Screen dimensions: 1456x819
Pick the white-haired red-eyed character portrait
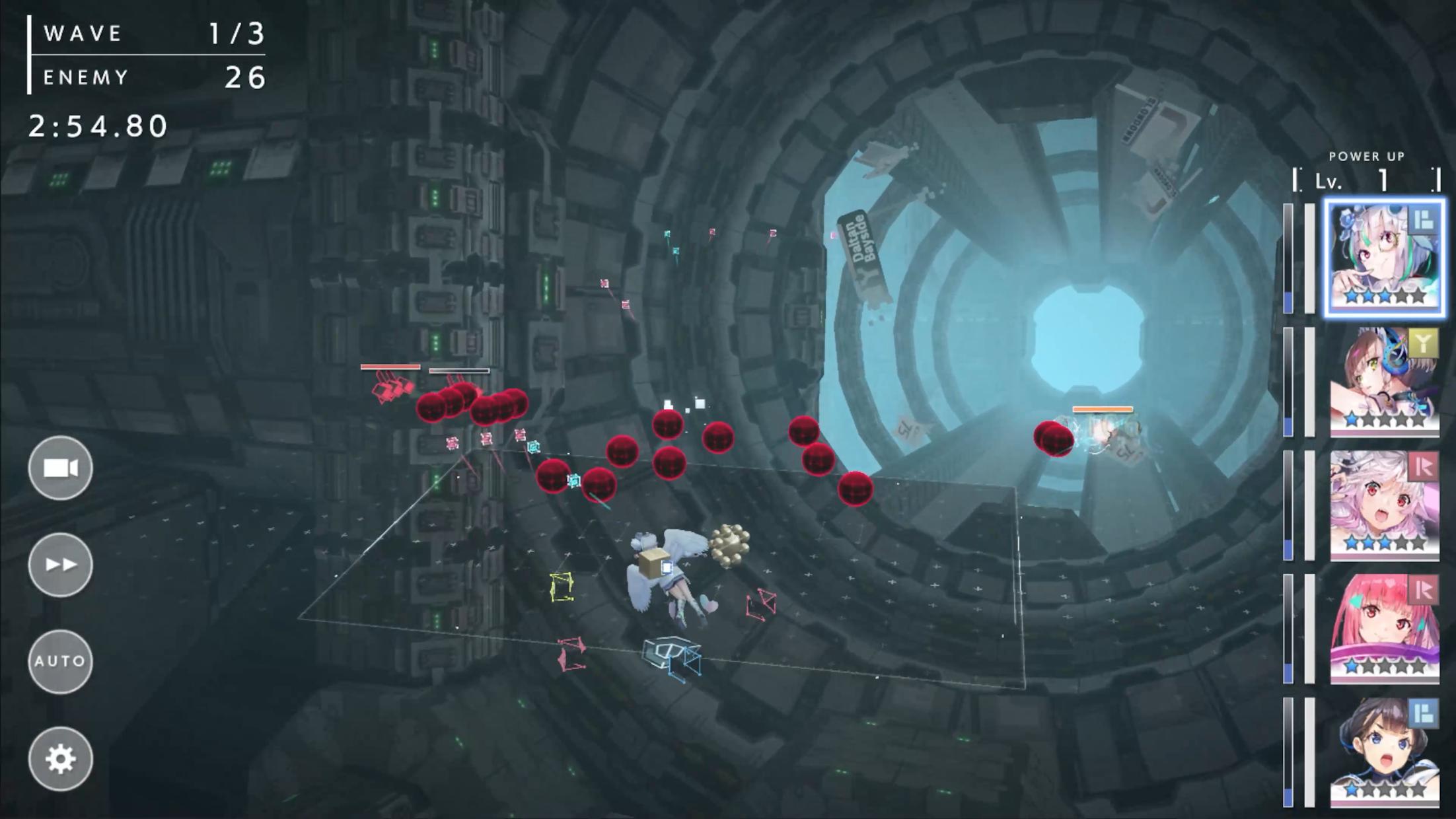pyautogui.click(x=1384, y=505)
